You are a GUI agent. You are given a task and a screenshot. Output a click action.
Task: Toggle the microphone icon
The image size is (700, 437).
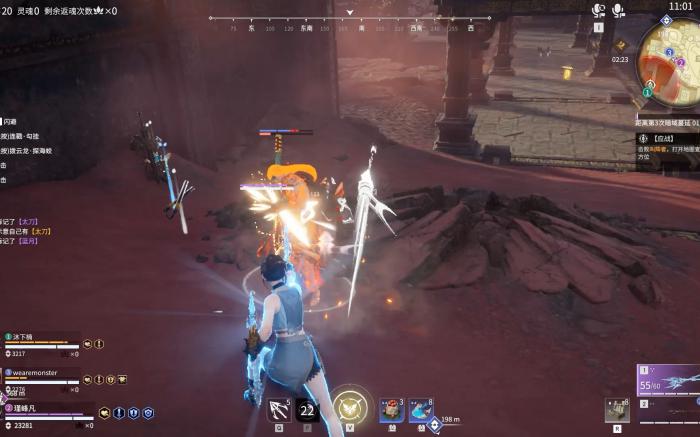[619, 10]
